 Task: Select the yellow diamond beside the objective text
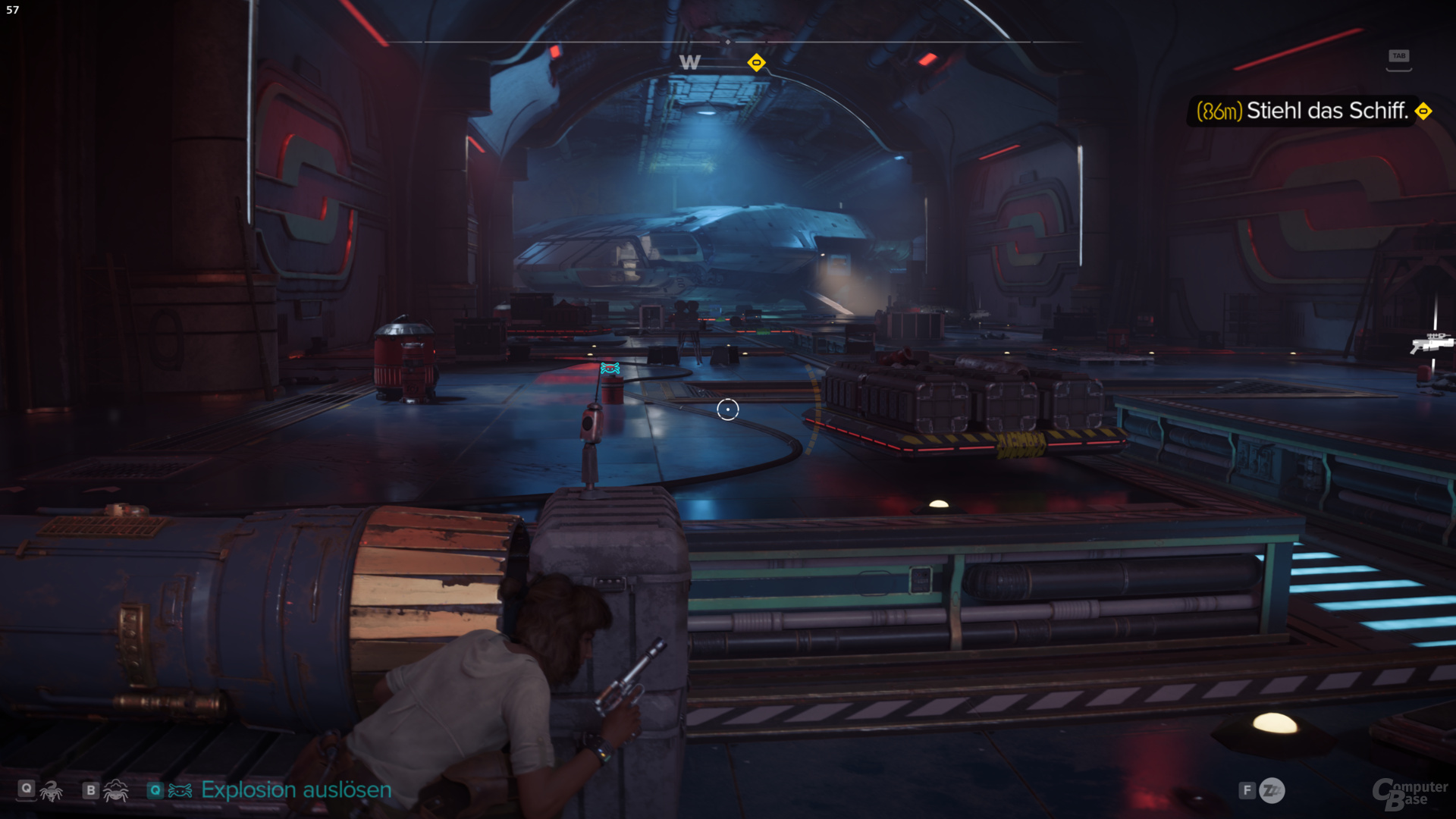pyautogui.click(x=1424, y=111)
